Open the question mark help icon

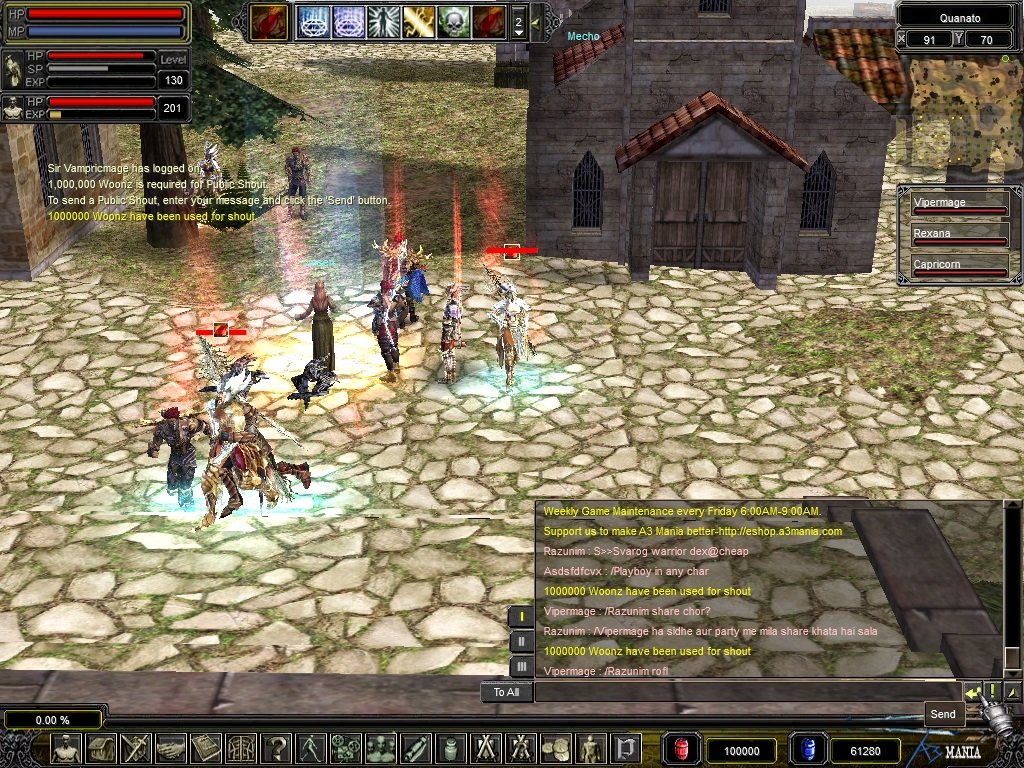click(x=278, y=748)
